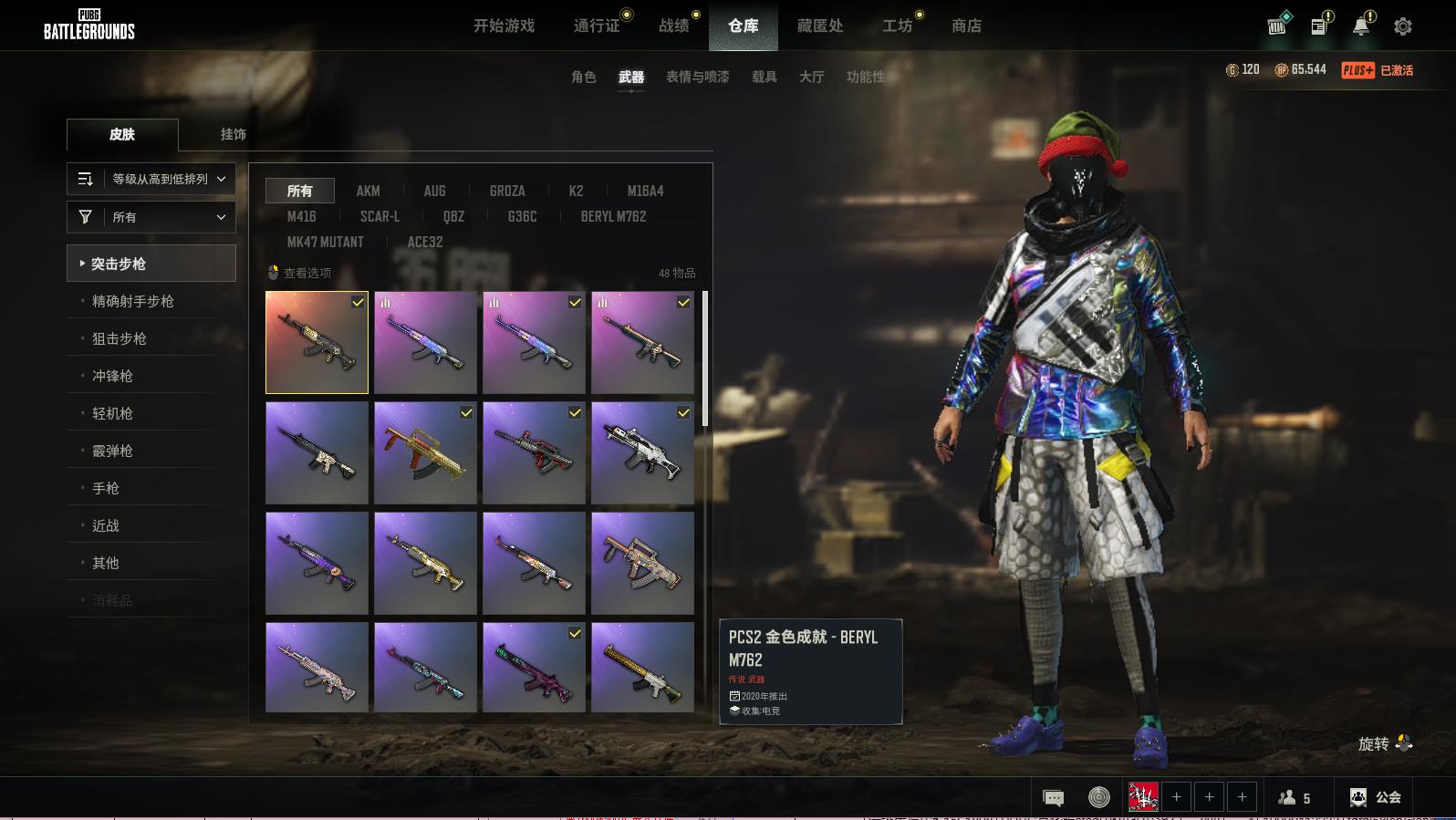The image size is (1456, 820).
Task: Switch to the 角色 character subtab
Action: click(583, 77)
